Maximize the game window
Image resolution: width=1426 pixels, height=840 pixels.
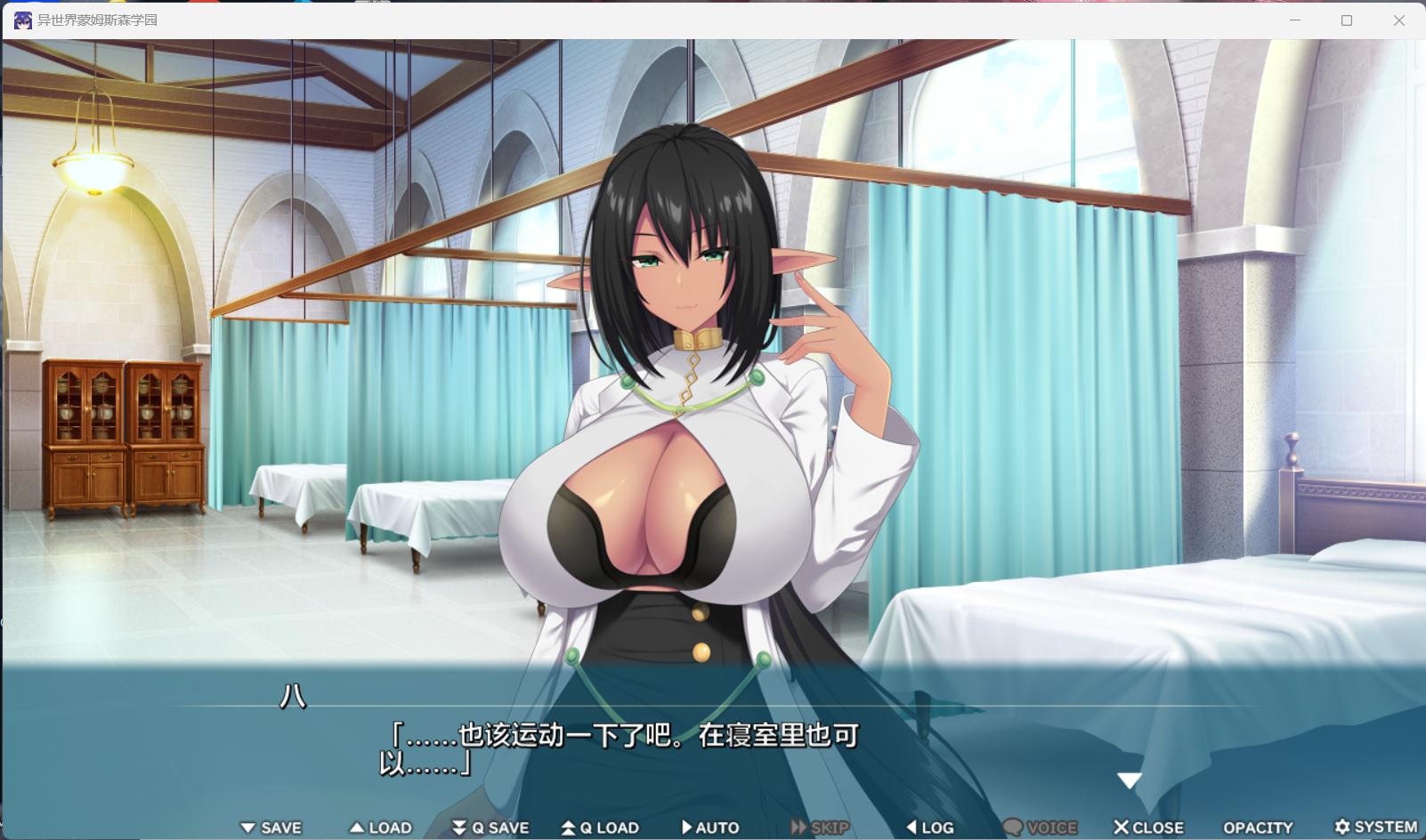pyautogui.click(x=1347, y=20)
